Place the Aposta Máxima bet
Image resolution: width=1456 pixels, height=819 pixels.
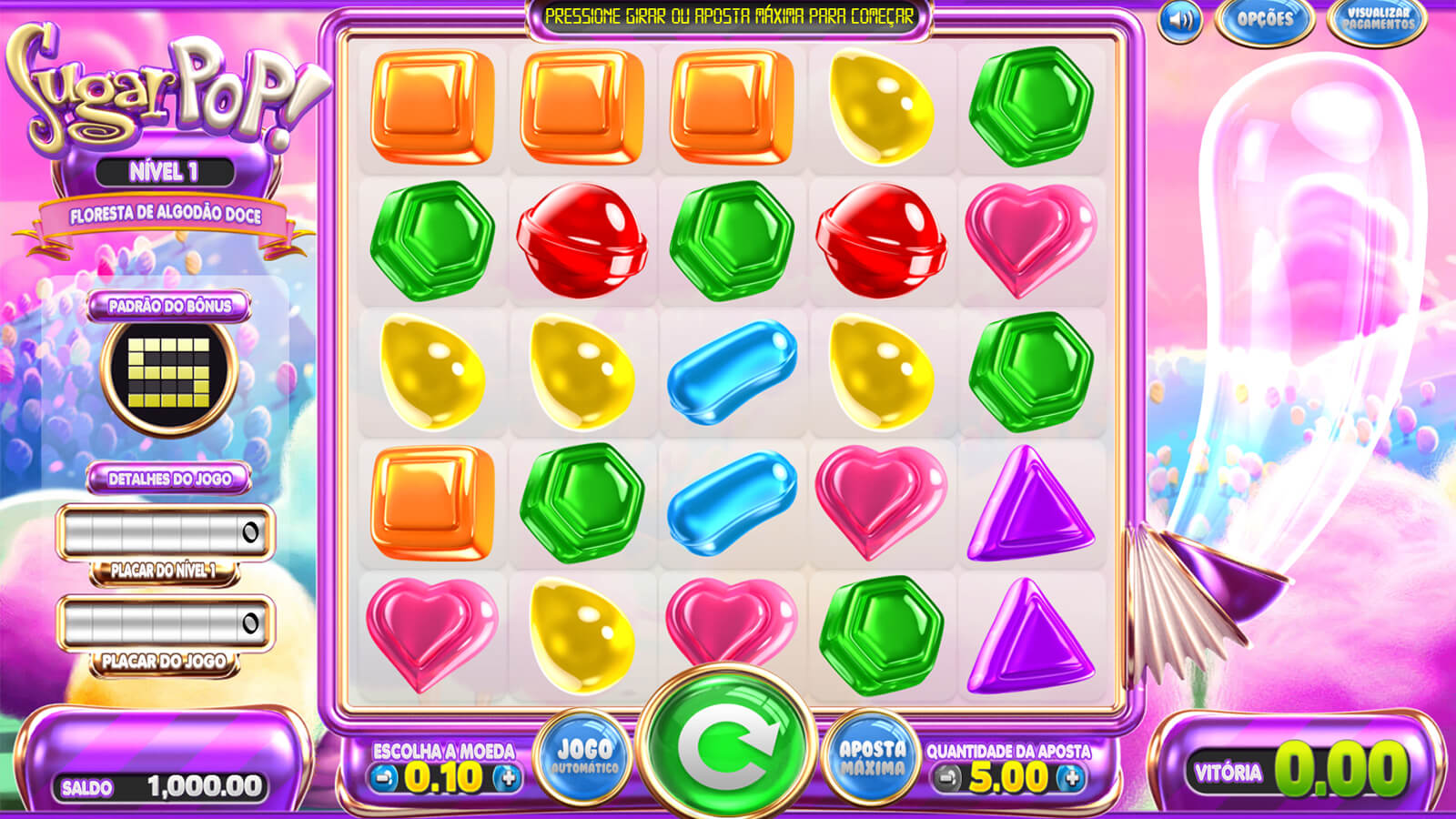pyautogui.click(x=872, y=756)
